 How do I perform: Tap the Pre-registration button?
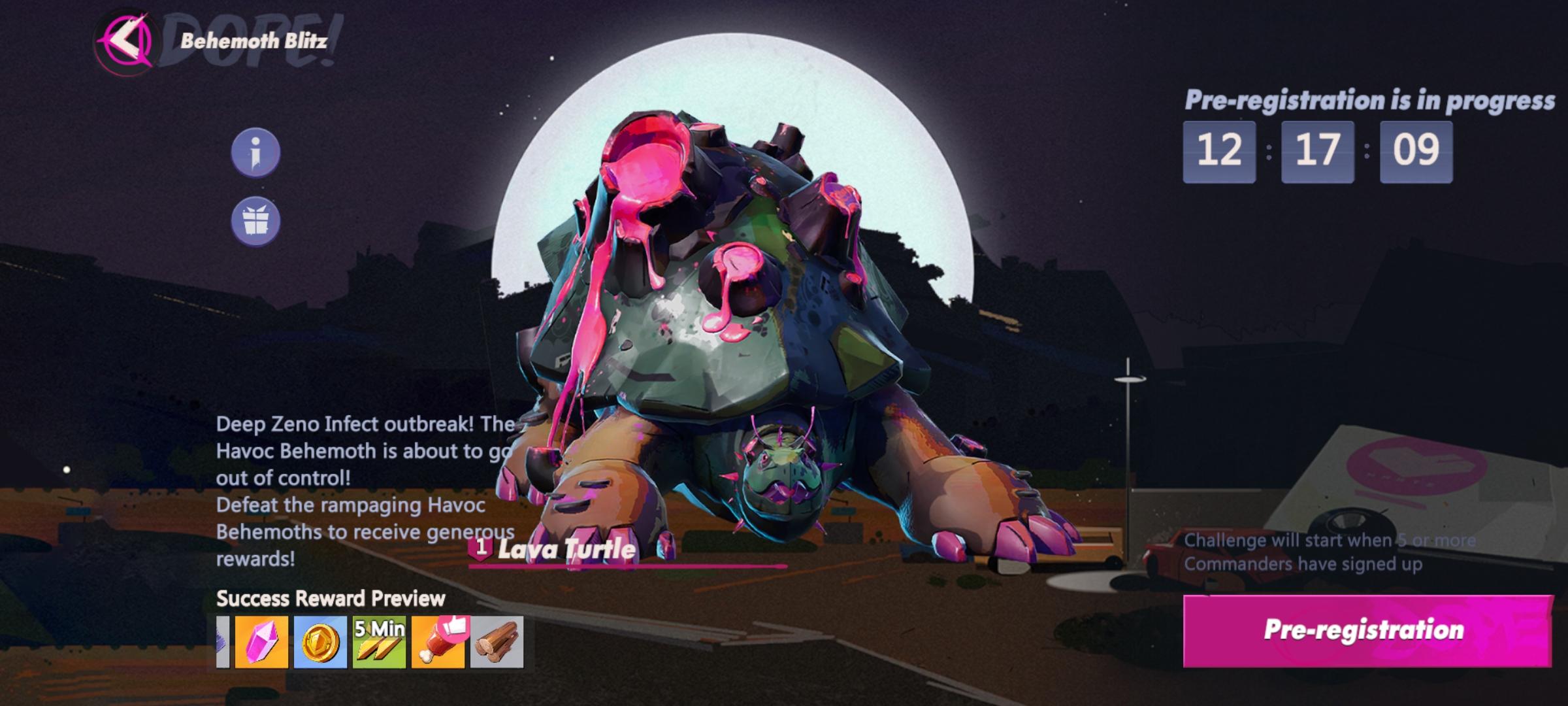pyautogui.click(x=1367, y=630)
